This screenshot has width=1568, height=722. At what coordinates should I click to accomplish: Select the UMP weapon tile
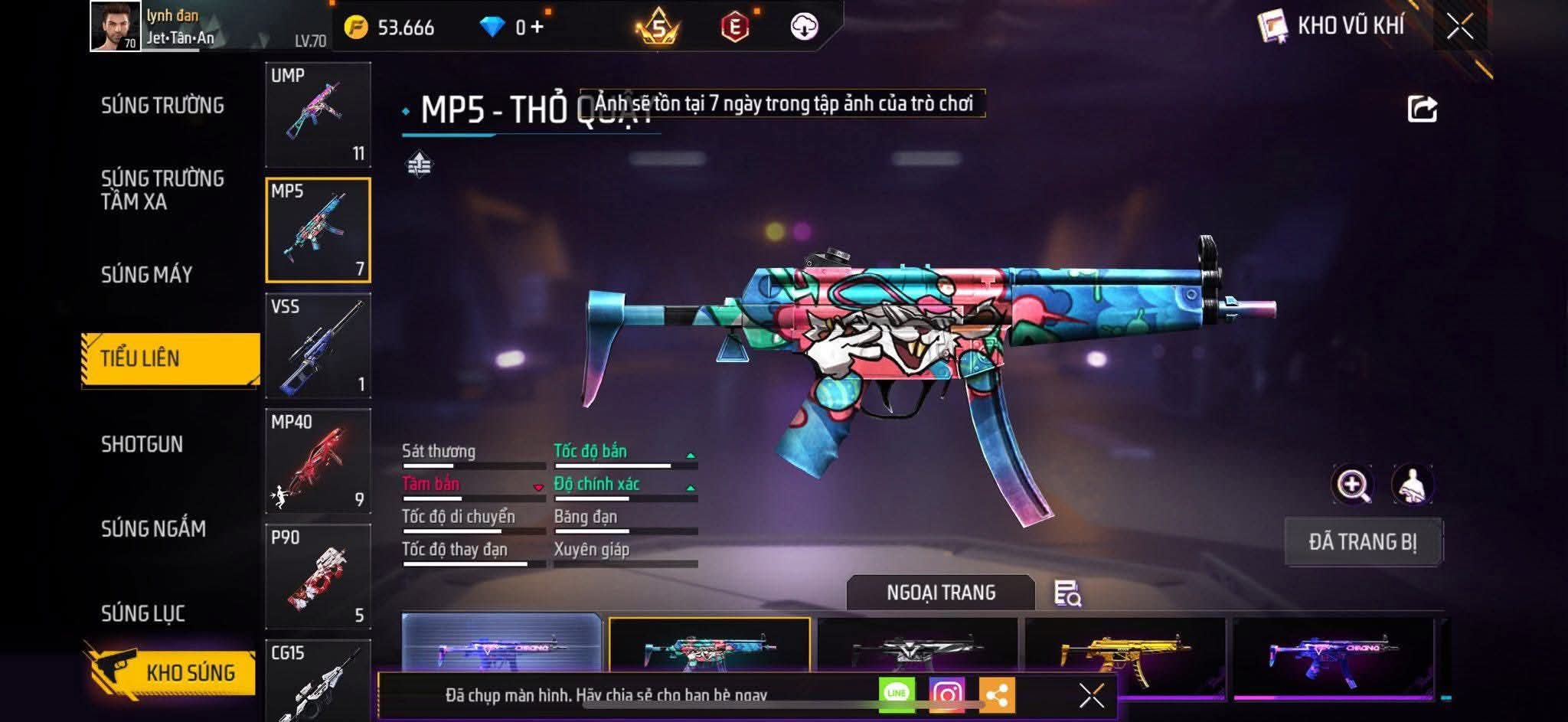tap(318, 114)
